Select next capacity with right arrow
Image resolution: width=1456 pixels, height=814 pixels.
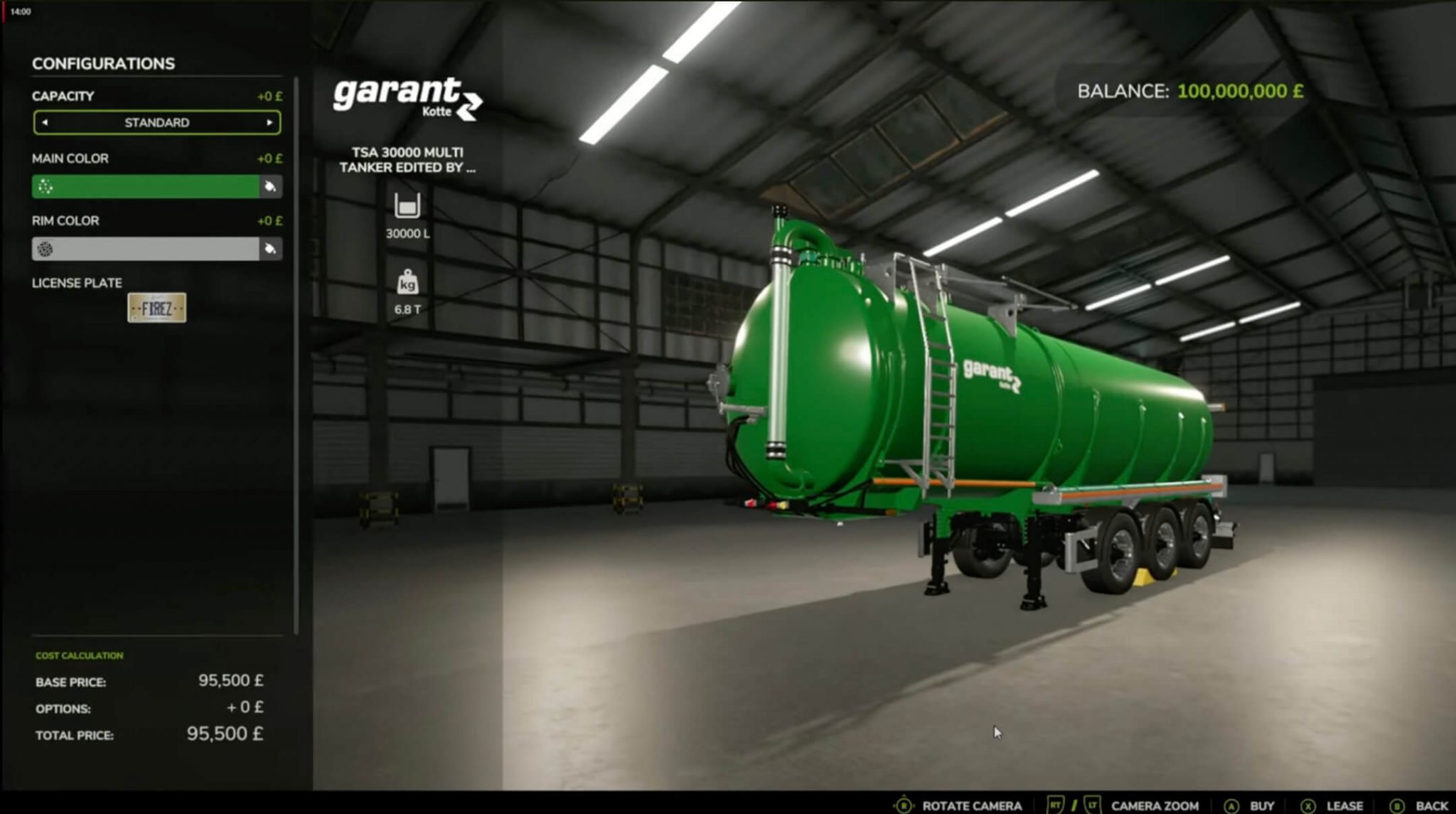[272, 122]
